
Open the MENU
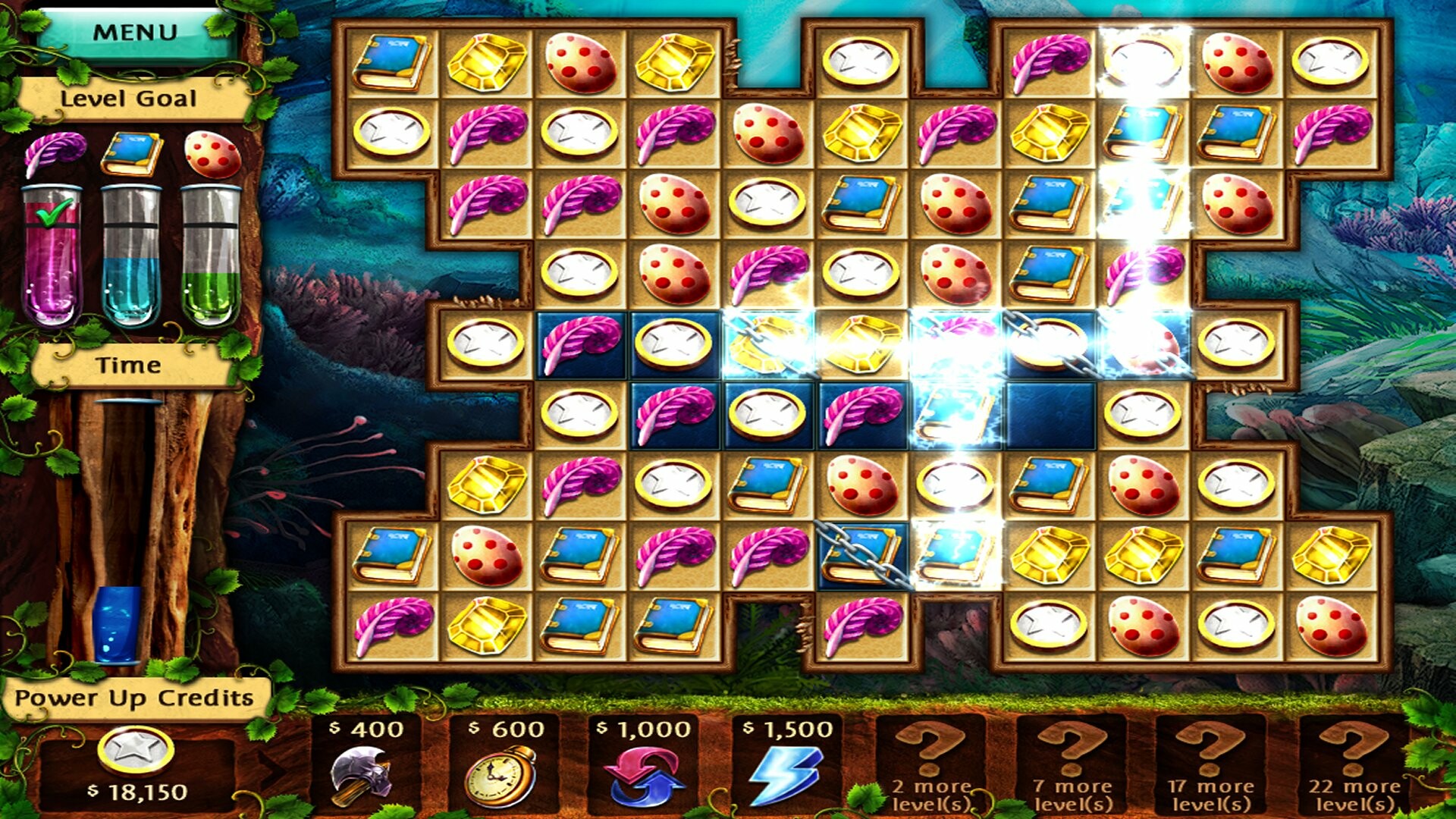coord(135,32)
